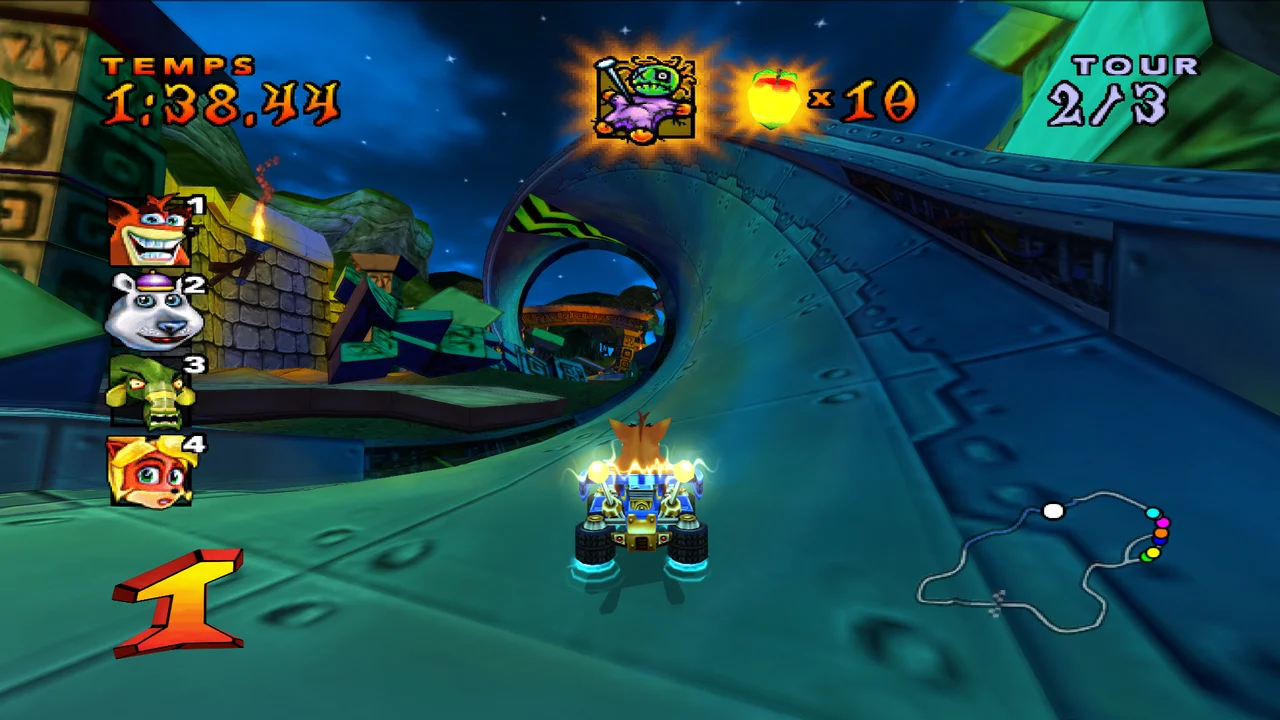Viewport: 1280px width, 720px height.
Task: Click the yellow dot on the minimap
Action: [x=1155, y=551]
